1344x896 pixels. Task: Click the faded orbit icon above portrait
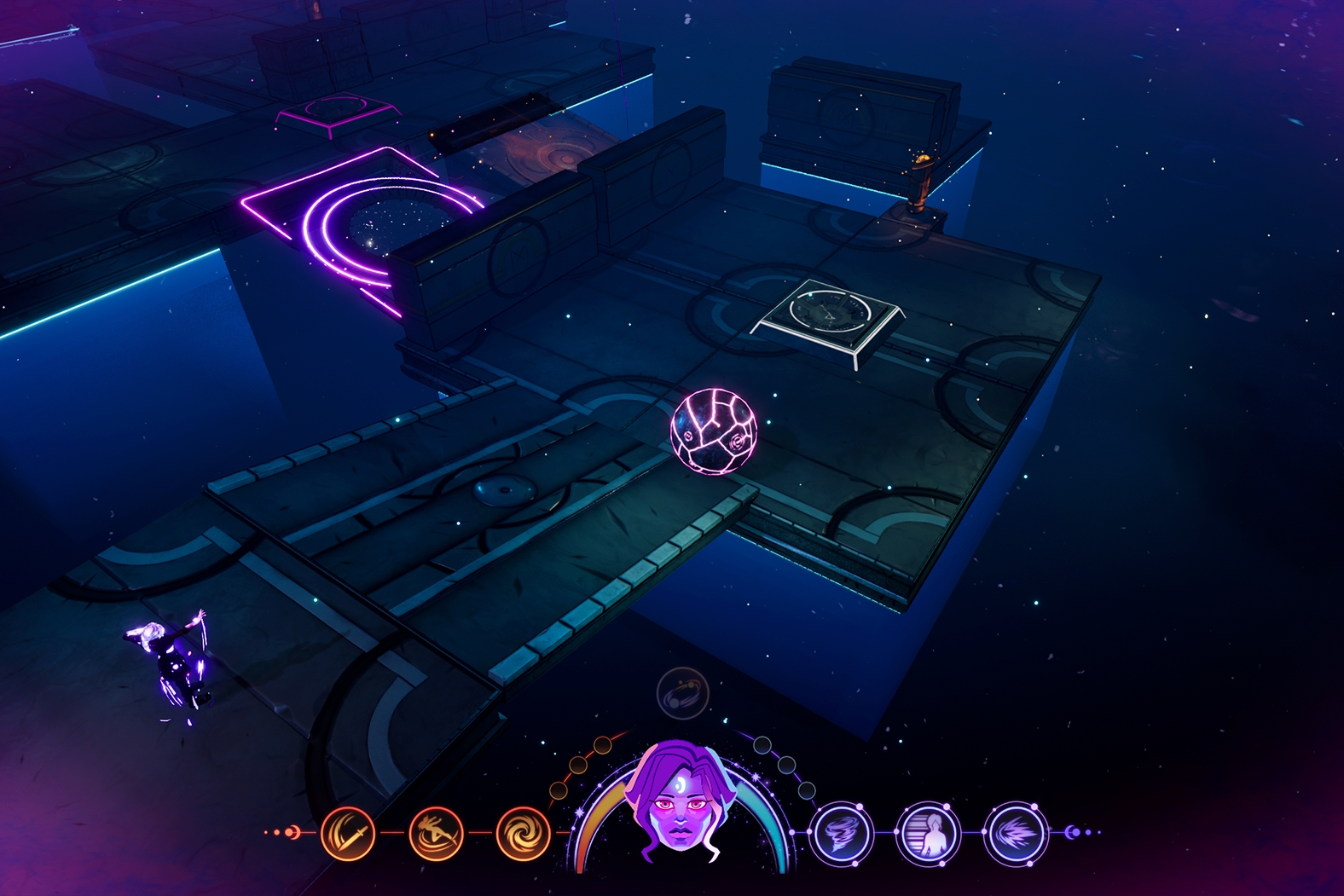click(683, 694)
